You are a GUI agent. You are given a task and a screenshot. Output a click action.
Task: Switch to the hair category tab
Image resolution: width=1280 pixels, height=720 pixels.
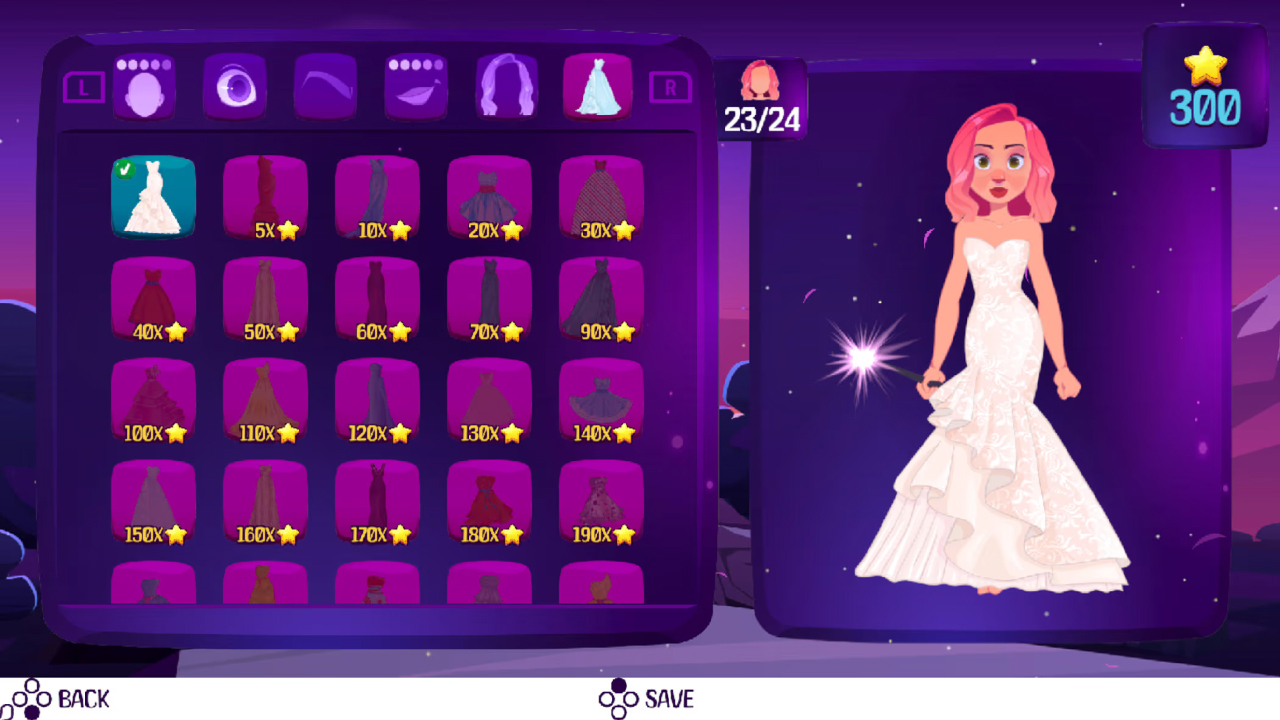click(506, 87)
